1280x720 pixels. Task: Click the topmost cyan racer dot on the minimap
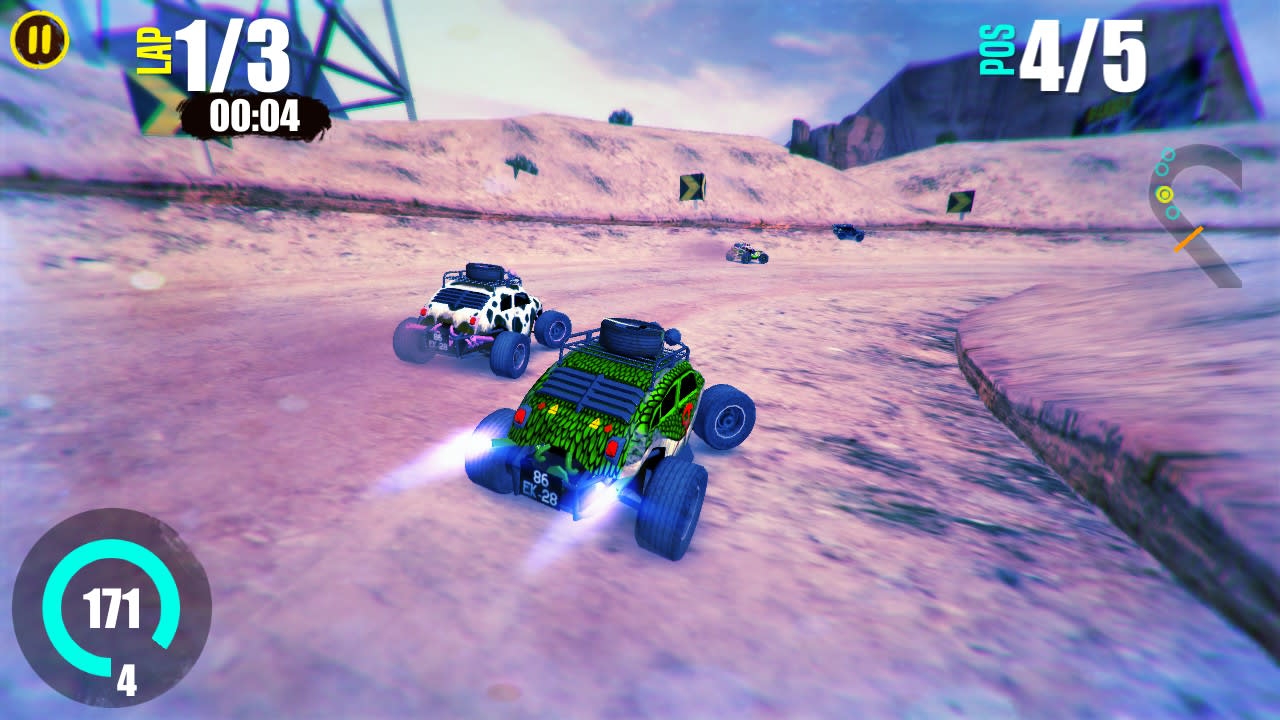click(x=1168, y=154)
